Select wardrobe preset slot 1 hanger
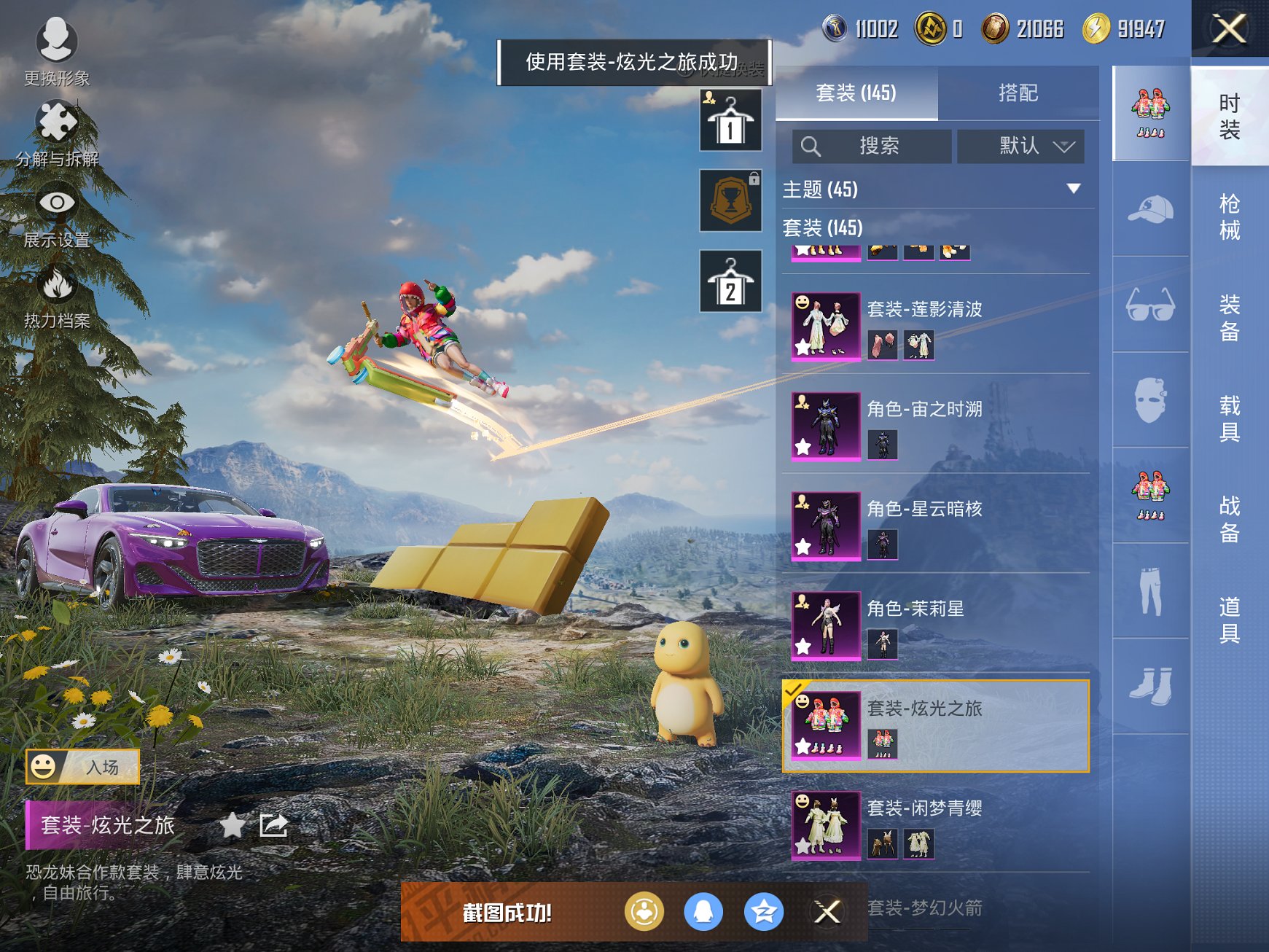 tap(730, 121)
